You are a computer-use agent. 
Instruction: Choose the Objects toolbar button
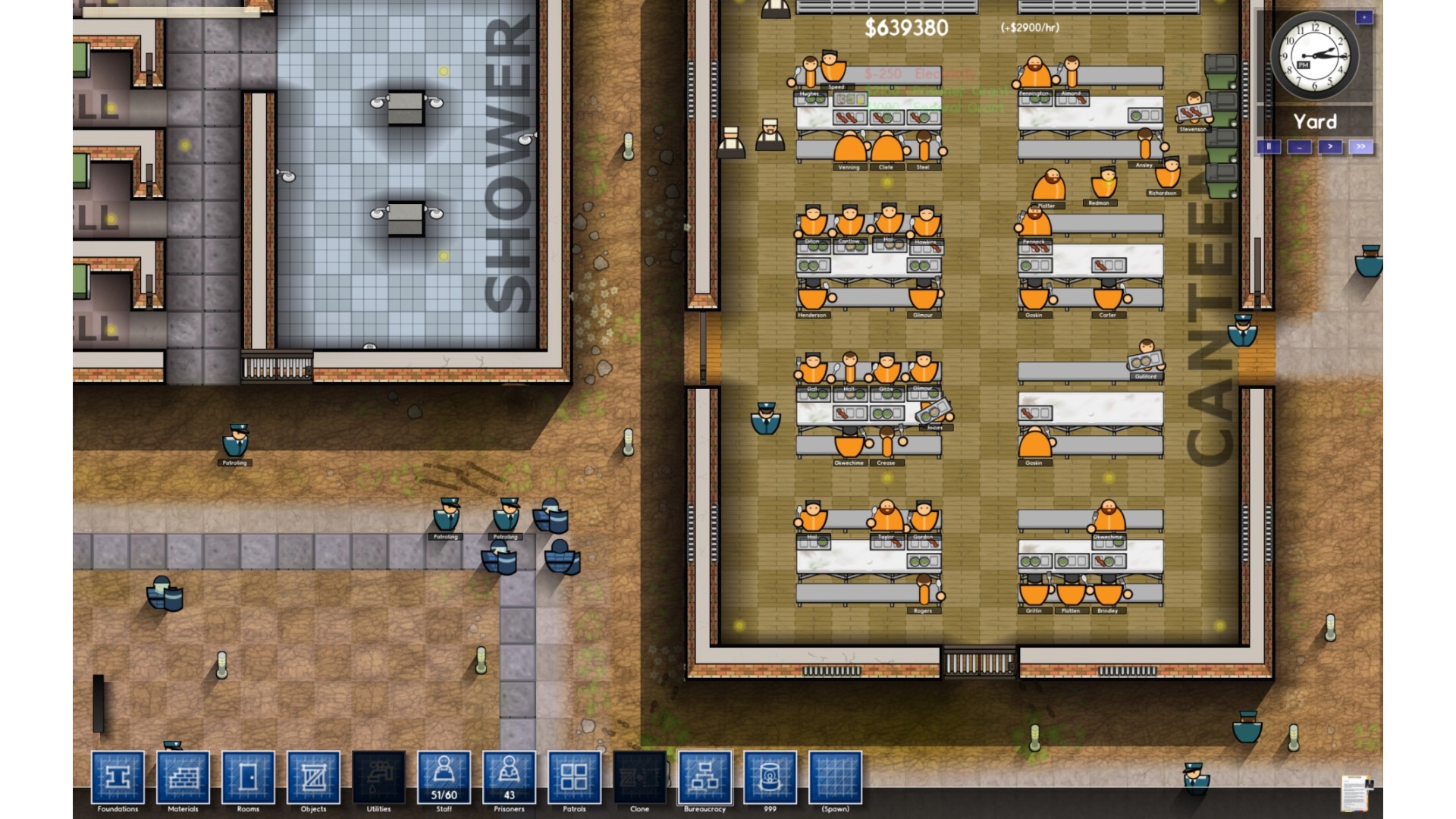(313, 777)
